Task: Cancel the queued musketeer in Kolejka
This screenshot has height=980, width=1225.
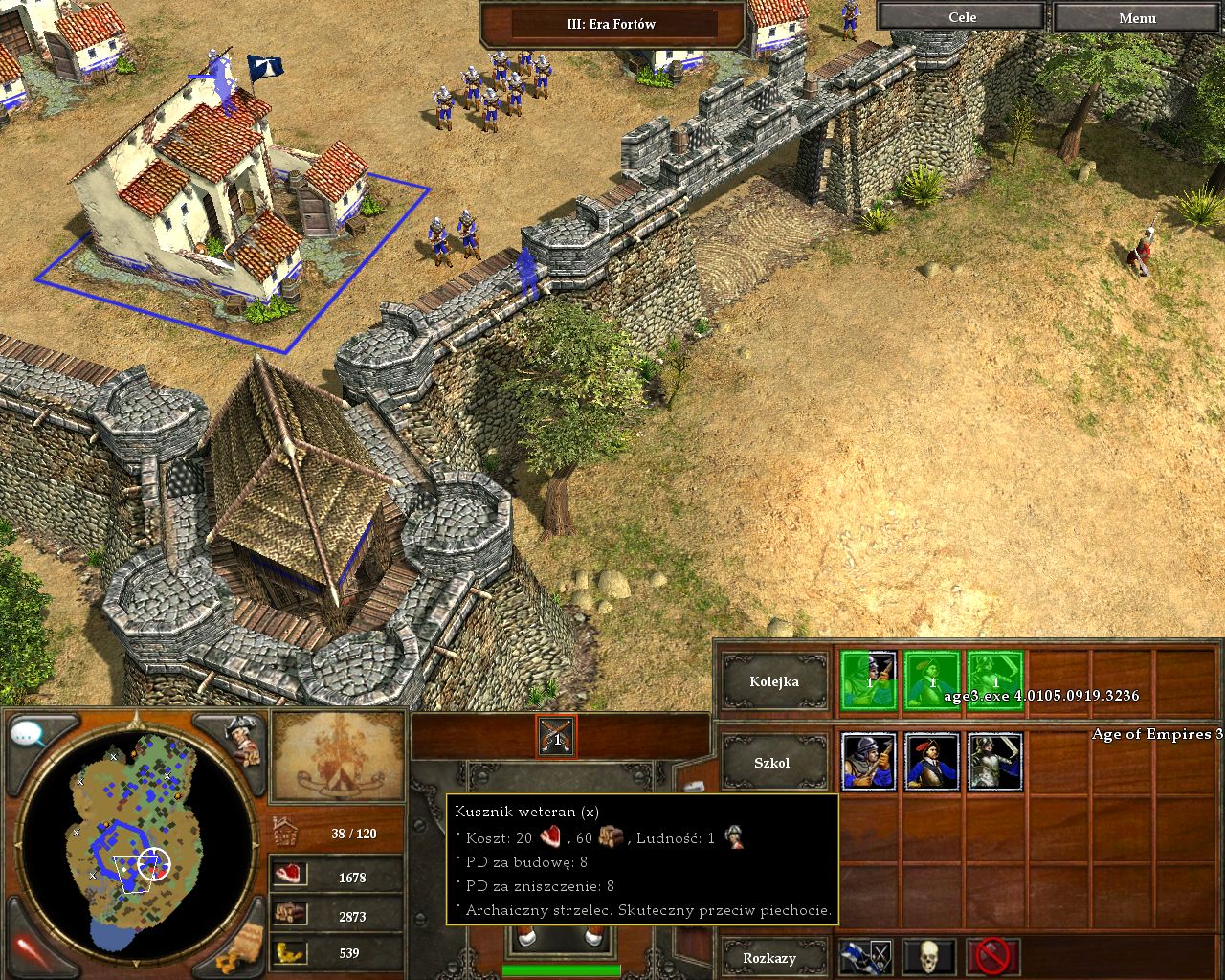Action: point(932,680)
